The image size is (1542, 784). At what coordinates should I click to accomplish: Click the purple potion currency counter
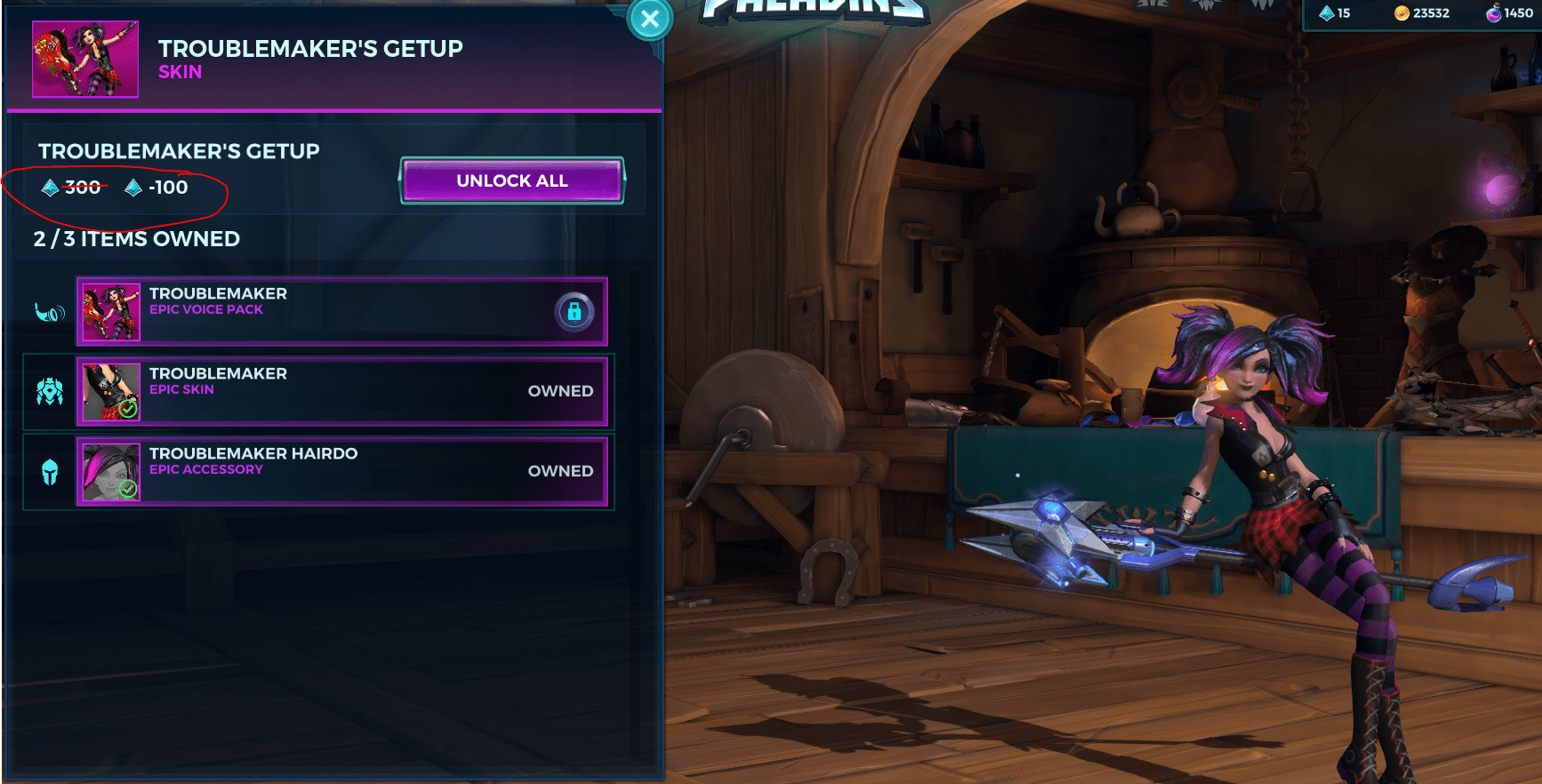pyautogui.click(x=1509, y=13)
